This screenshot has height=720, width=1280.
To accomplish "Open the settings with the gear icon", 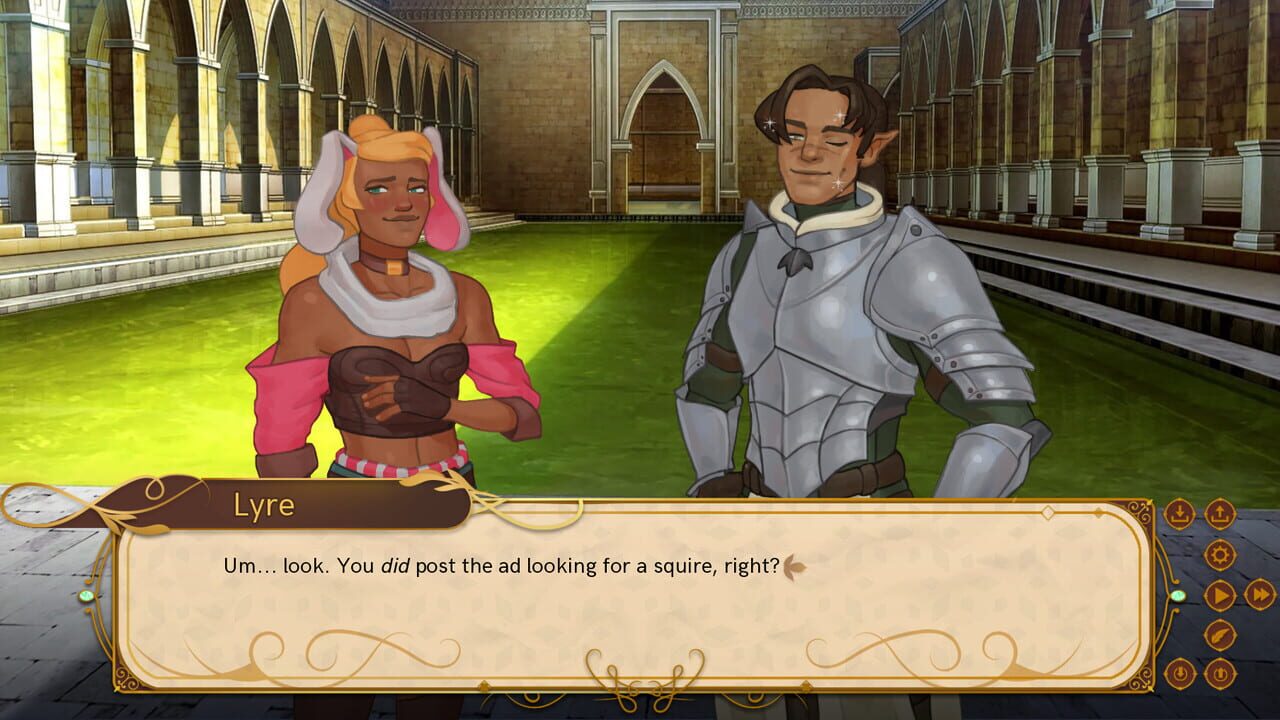I will point(1219,554).
